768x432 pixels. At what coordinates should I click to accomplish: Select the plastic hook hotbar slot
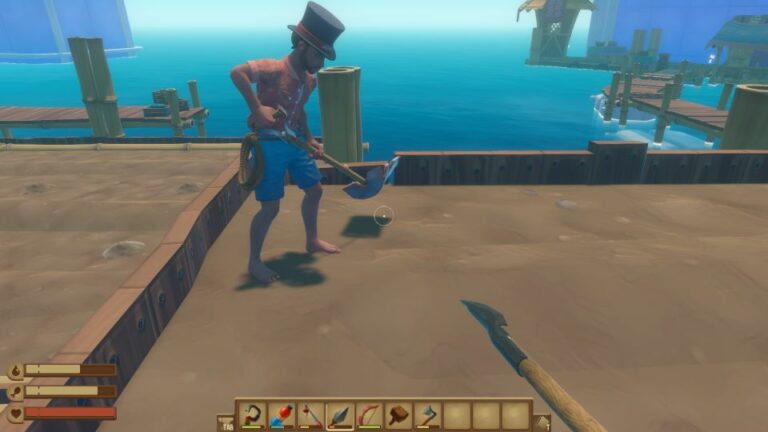point(252,415)
